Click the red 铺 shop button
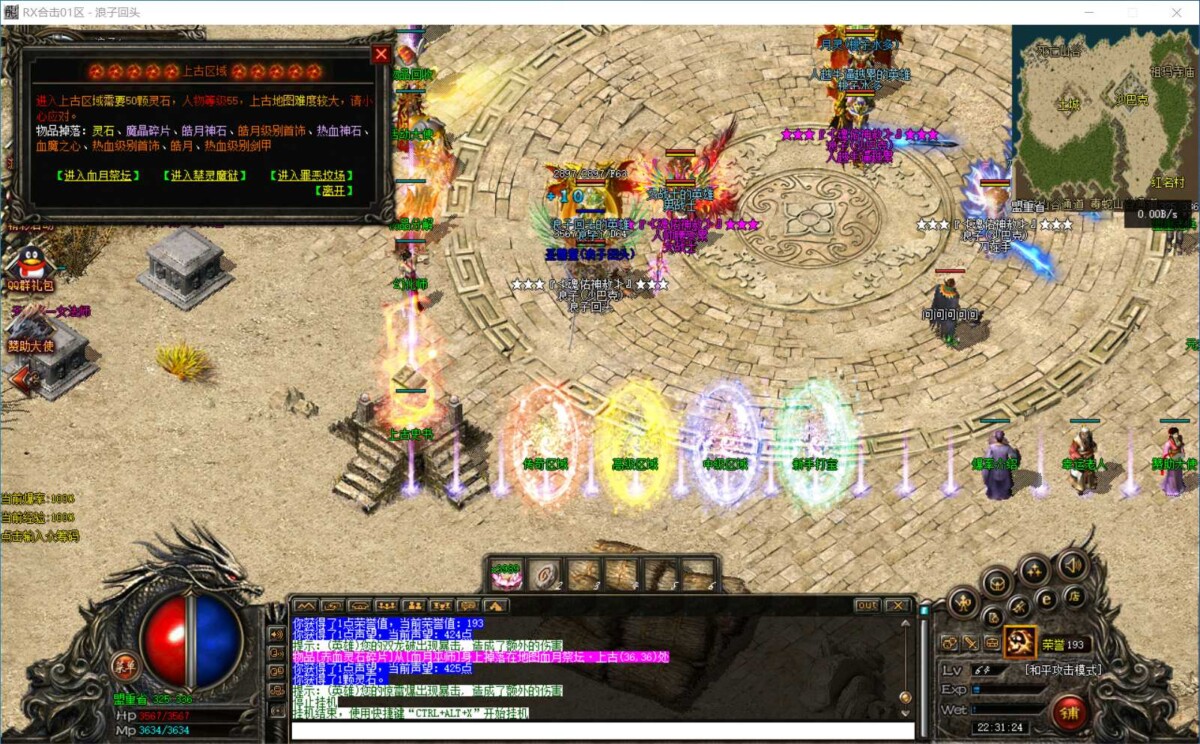 (x=1071, y=713)
